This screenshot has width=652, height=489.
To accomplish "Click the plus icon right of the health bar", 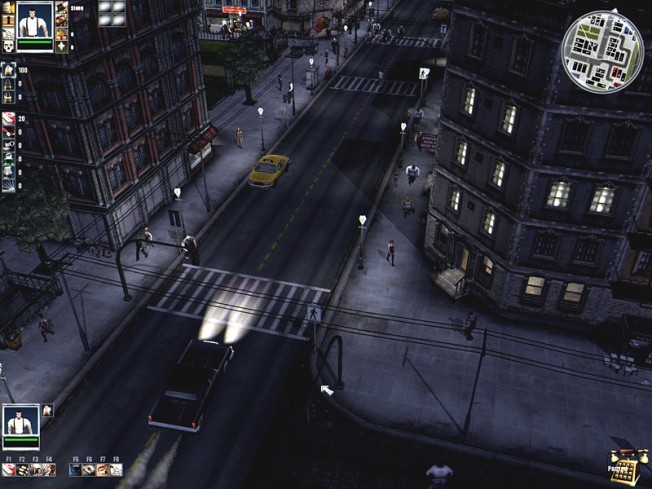I will [62, 45].
